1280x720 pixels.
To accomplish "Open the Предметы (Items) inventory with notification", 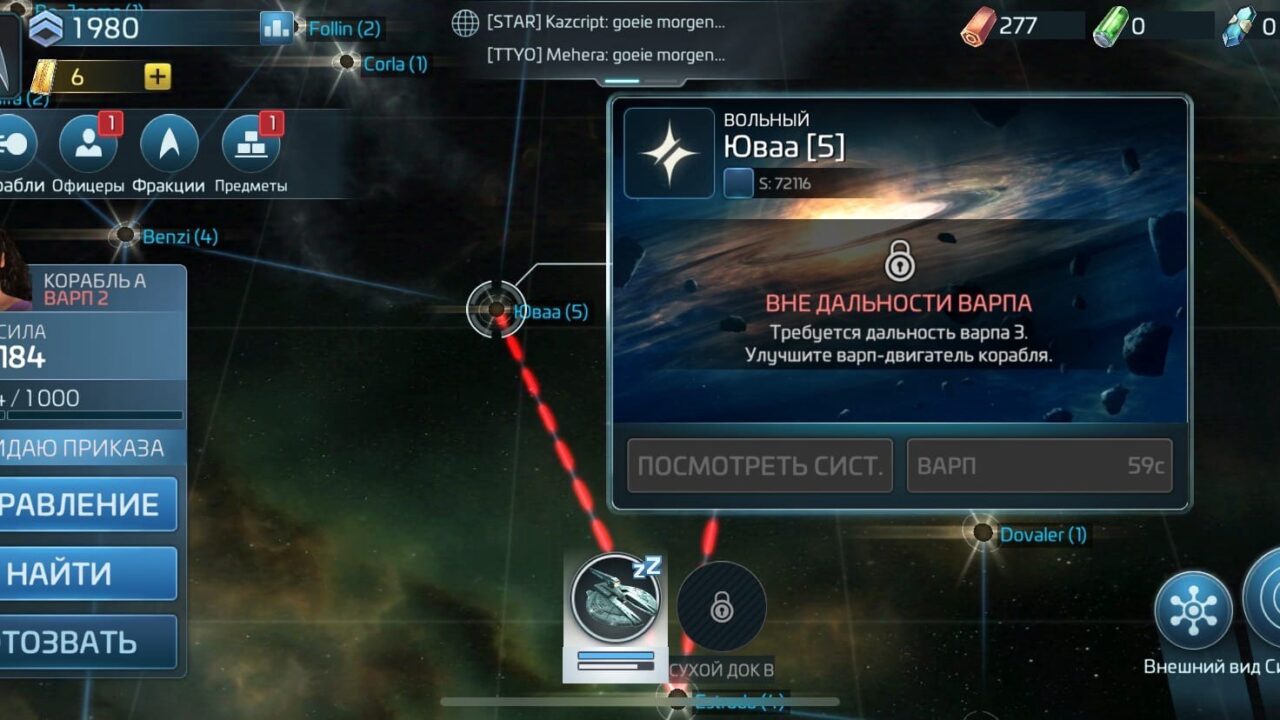I will tap(250, 145).
